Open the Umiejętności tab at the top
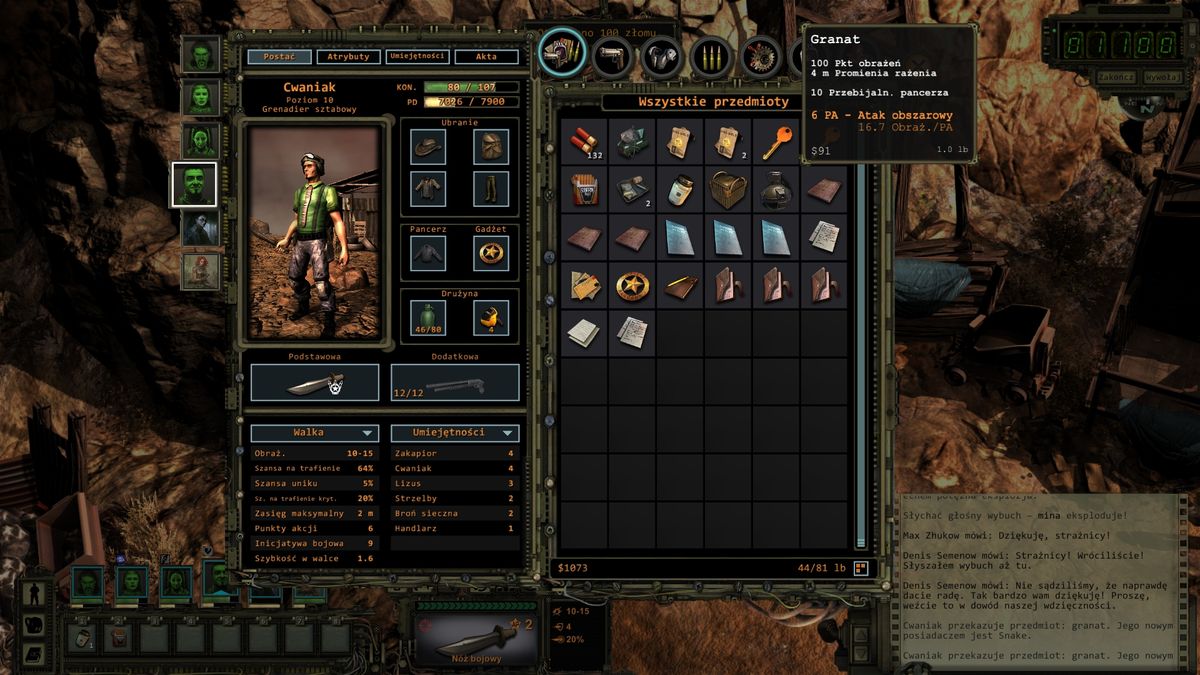1200x675 pixels. click(415, 57)
